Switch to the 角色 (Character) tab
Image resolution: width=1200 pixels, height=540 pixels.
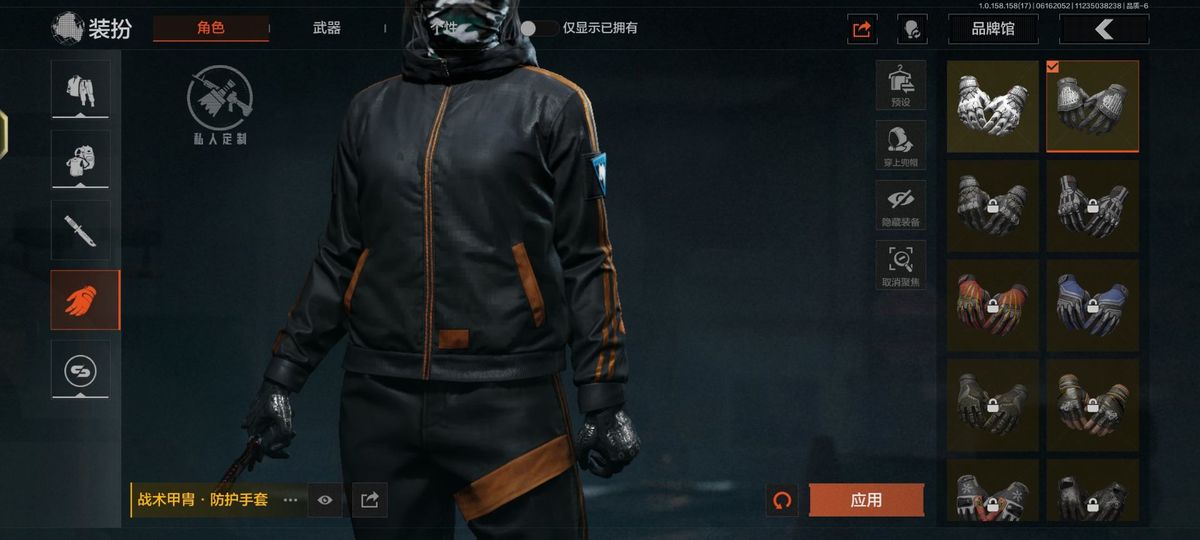click(x=211, y=28)
